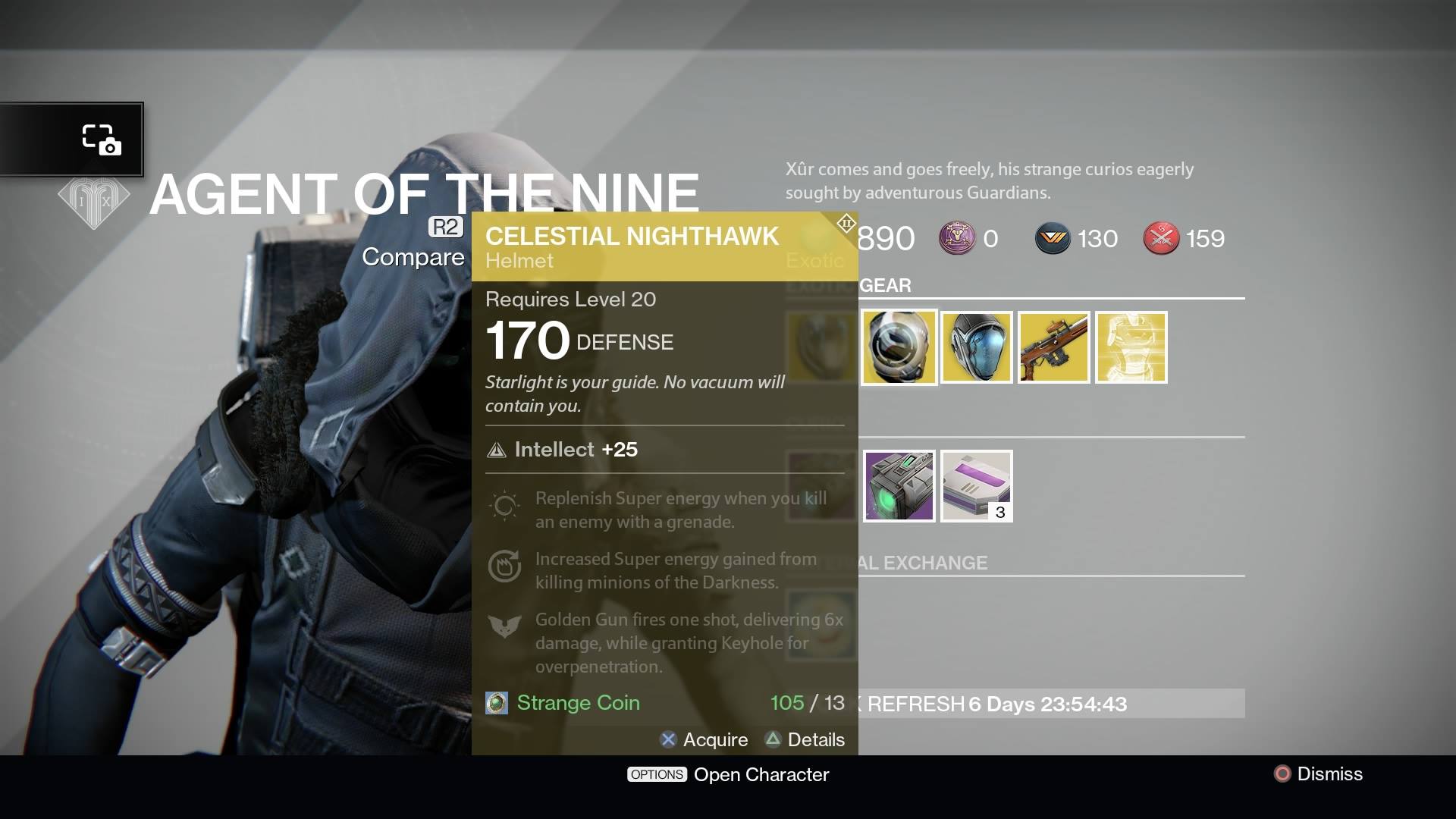Click the Strange Coin currency icon on the item card
The height and width of the screenshot is (819, 1456).
pyautogui.click(x=497, y=703)
